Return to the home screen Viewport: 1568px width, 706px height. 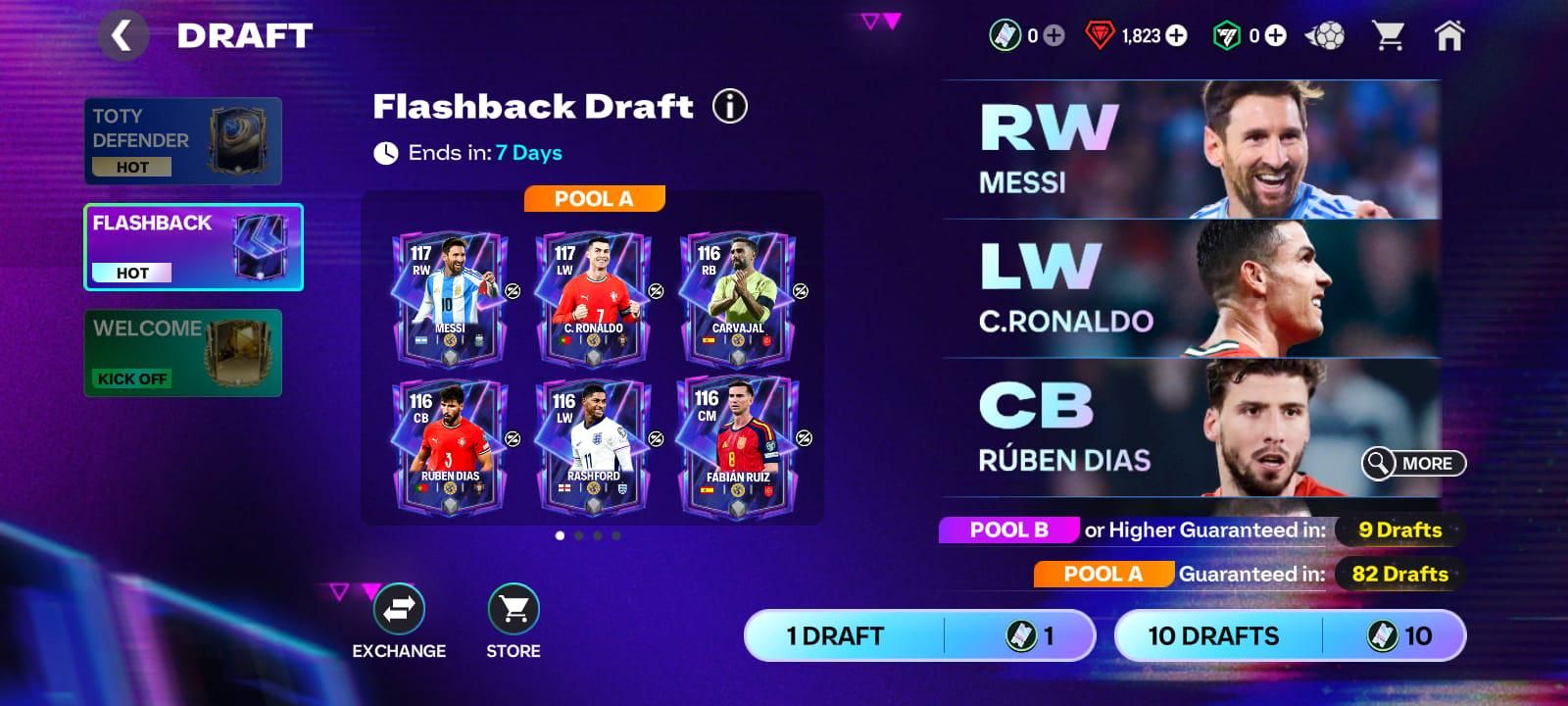tap(1448, 36)
